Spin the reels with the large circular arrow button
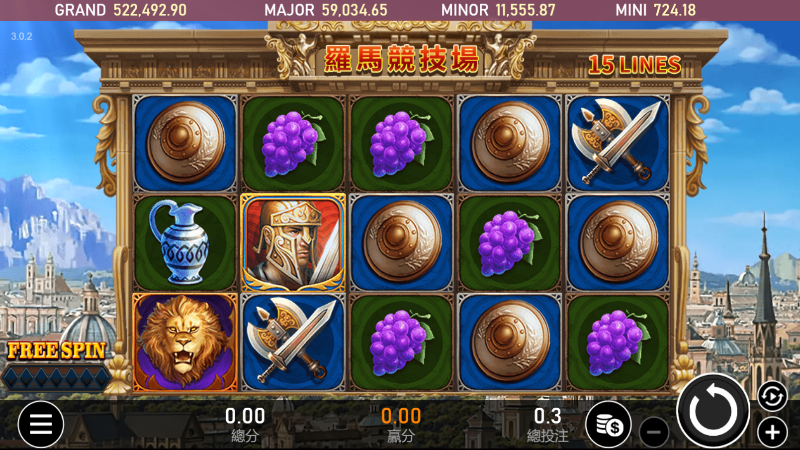This screenshot has width=800, height=450. 713,411
